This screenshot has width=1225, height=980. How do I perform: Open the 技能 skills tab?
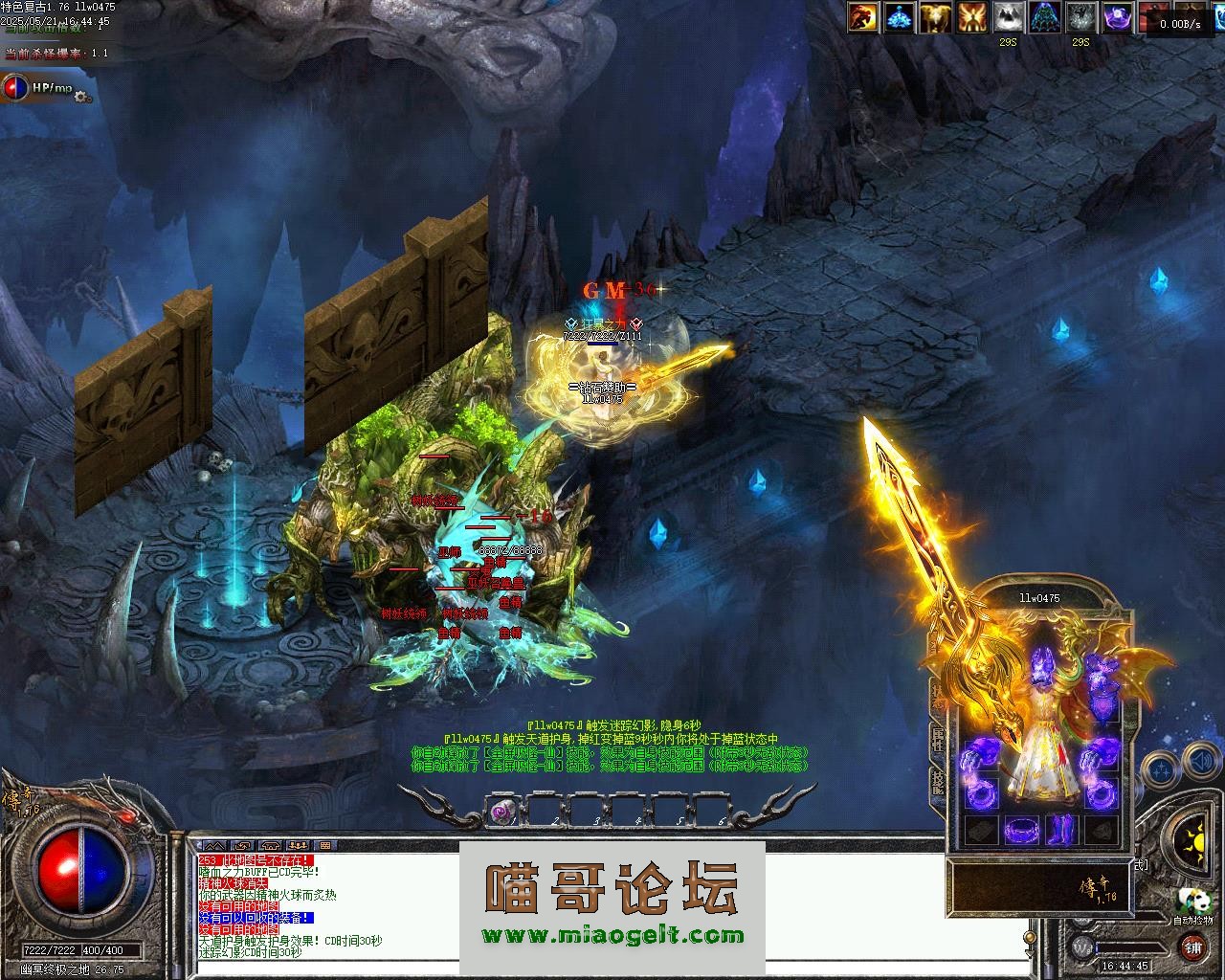[x=937, y=784]
